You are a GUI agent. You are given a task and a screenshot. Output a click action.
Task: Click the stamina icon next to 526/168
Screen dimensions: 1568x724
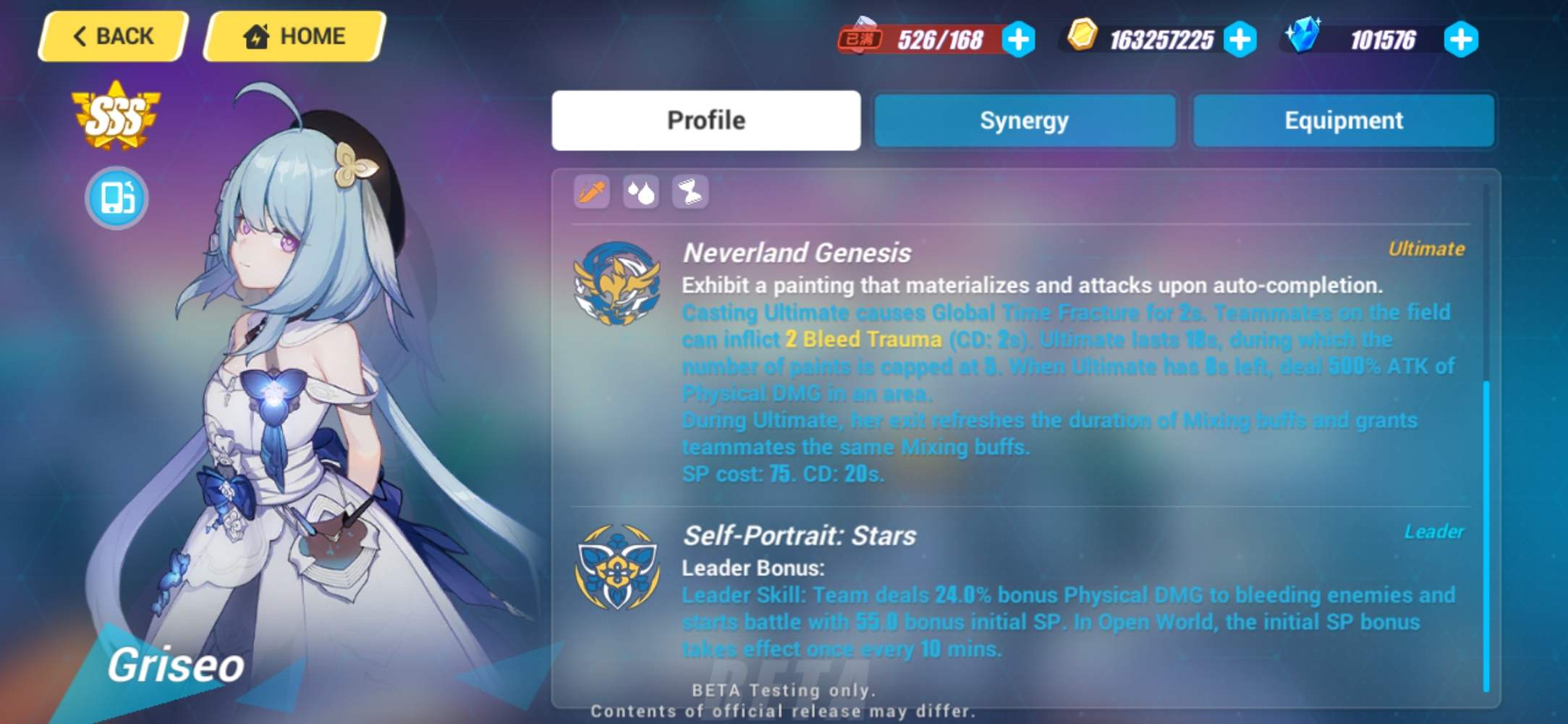pyautogui.click(x=862, y=35)
